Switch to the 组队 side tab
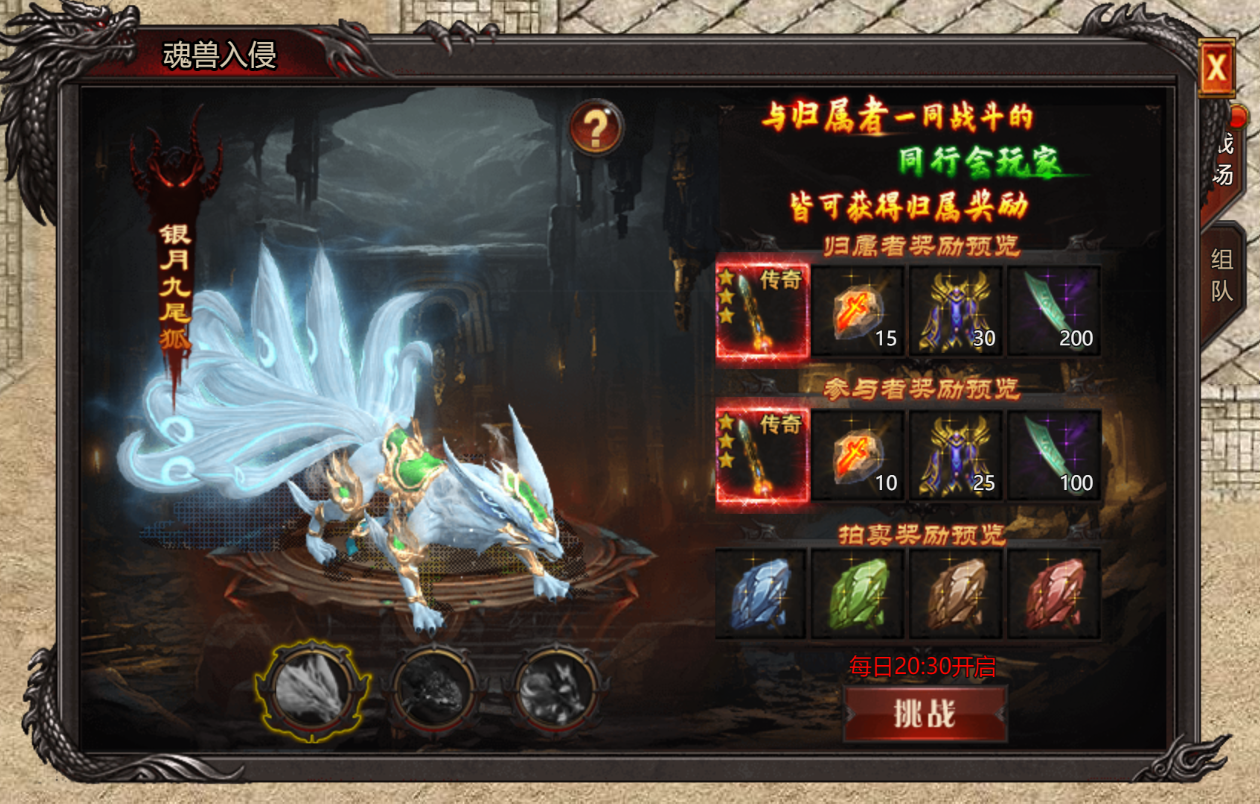This screenshot has width=1260, height=804. click(1222, 275)
